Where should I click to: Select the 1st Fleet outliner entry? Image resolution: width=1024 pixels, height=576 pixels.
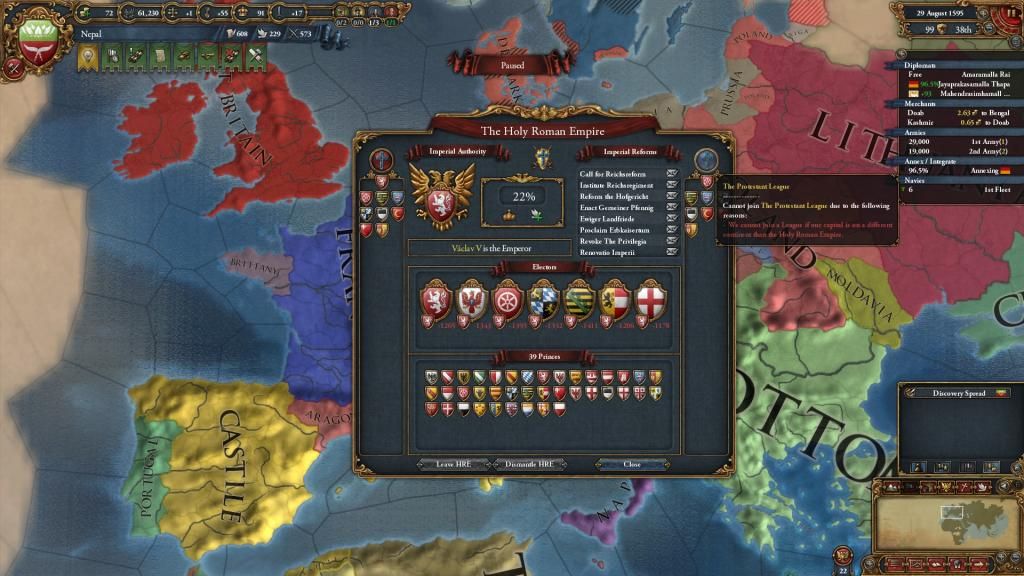pyautogui.click(x=960, y=189)
